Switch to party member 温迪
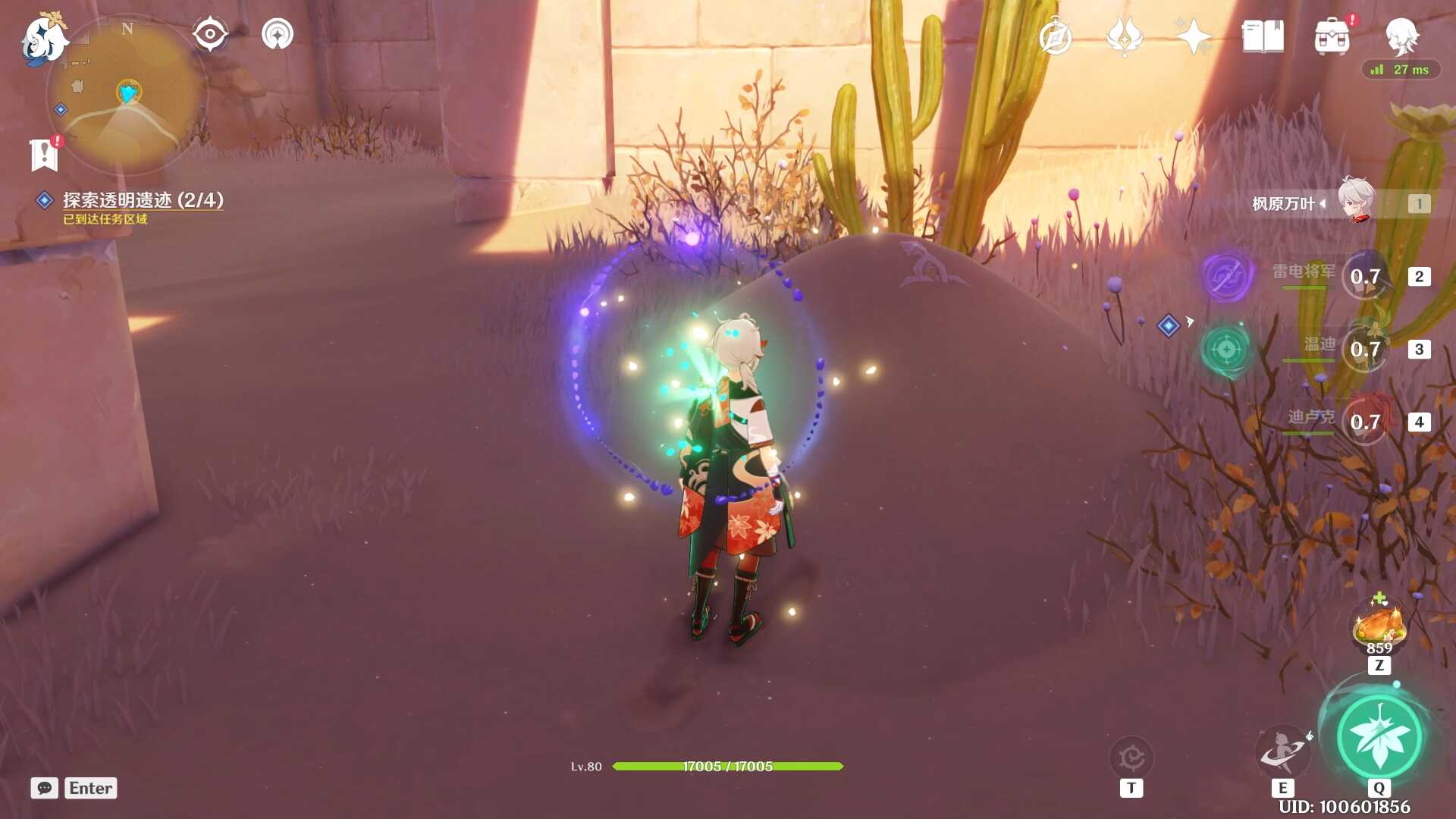This screenshot has width=1456, height=819. coord(1365,350)
